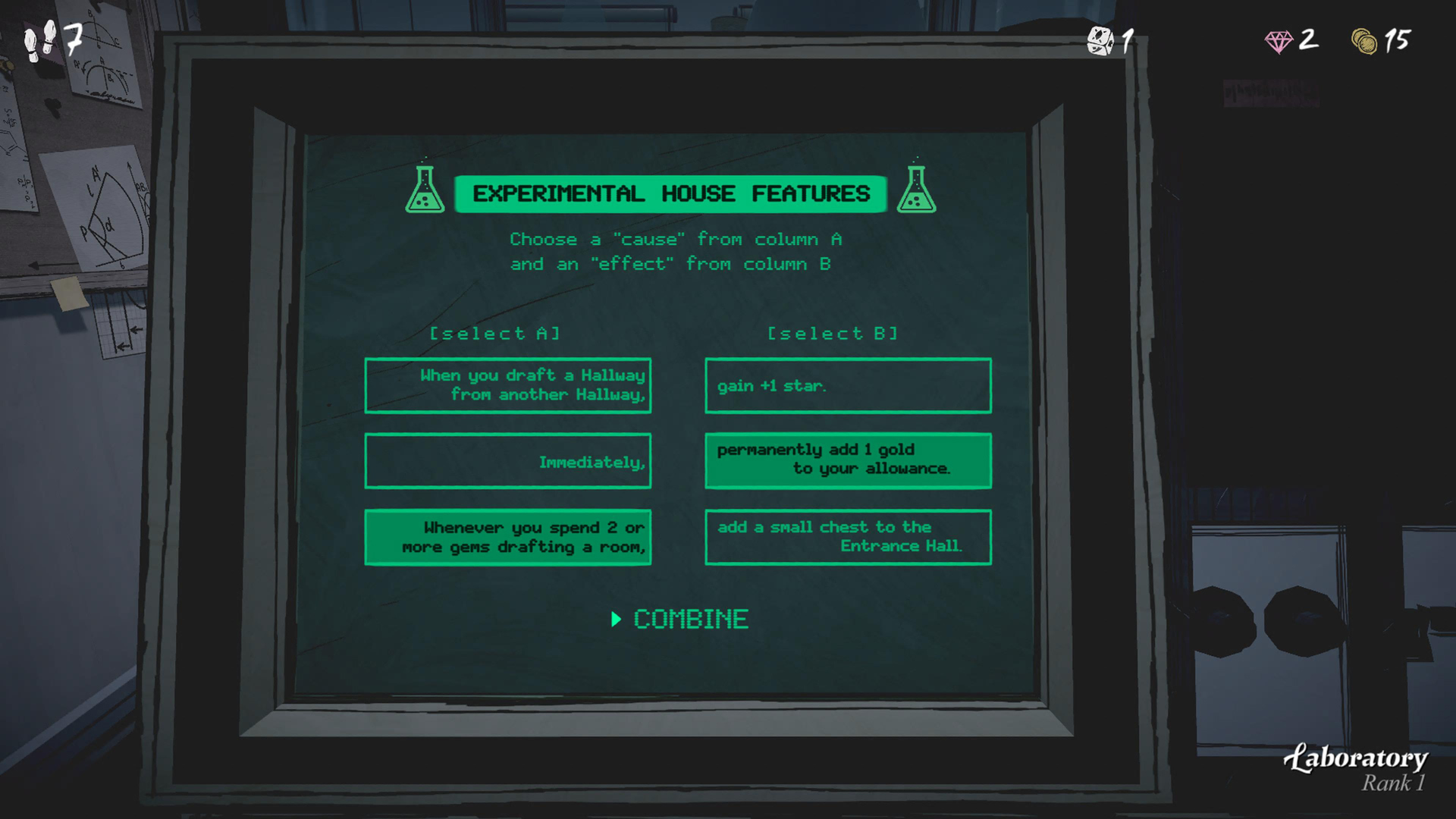Select the 'Whenever you spend 2 or more gems' cause
1456x819 pixels.
(508, 537)
